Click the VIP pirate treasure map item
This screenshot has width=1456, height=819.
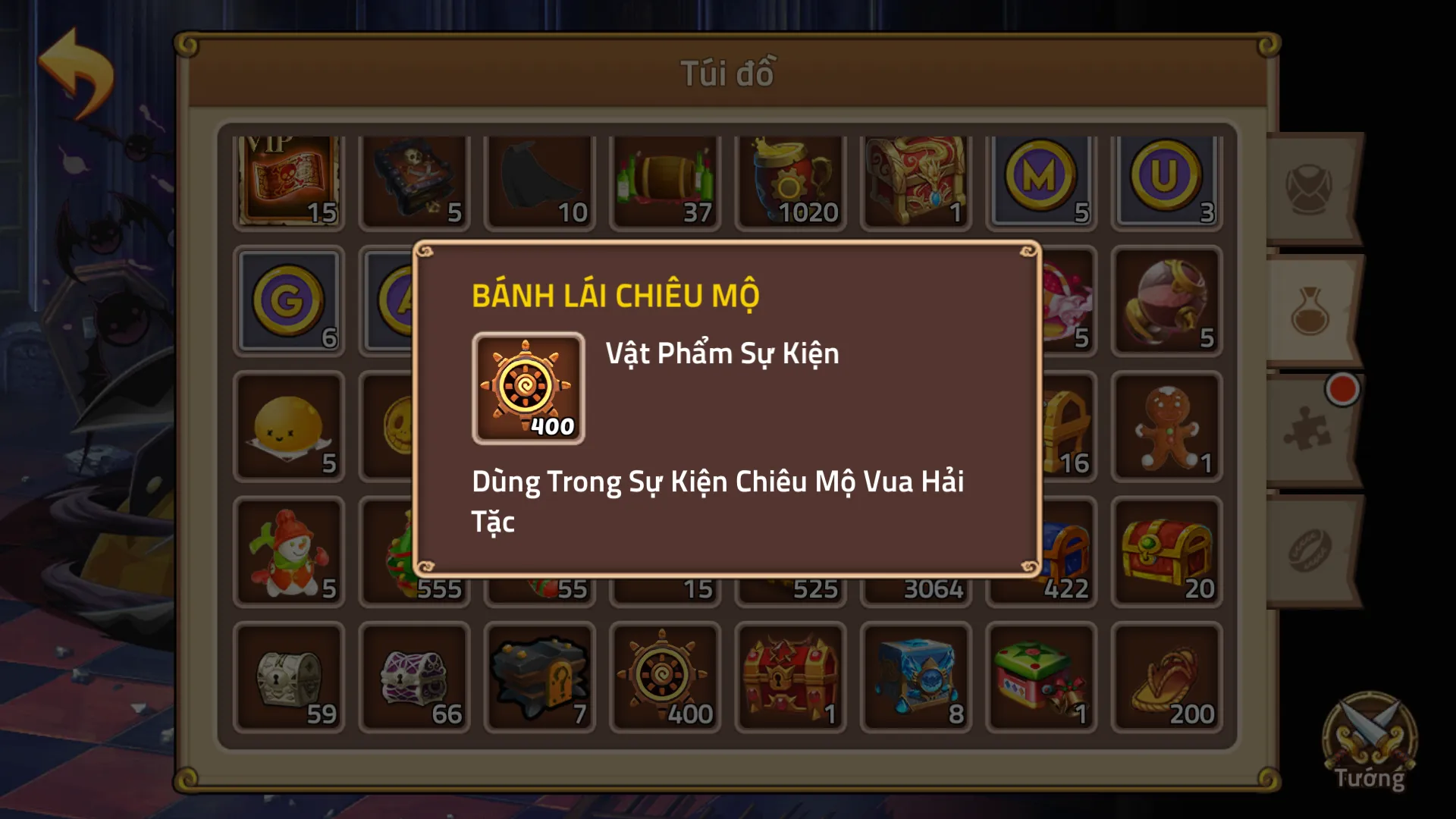tap(289, 180)
